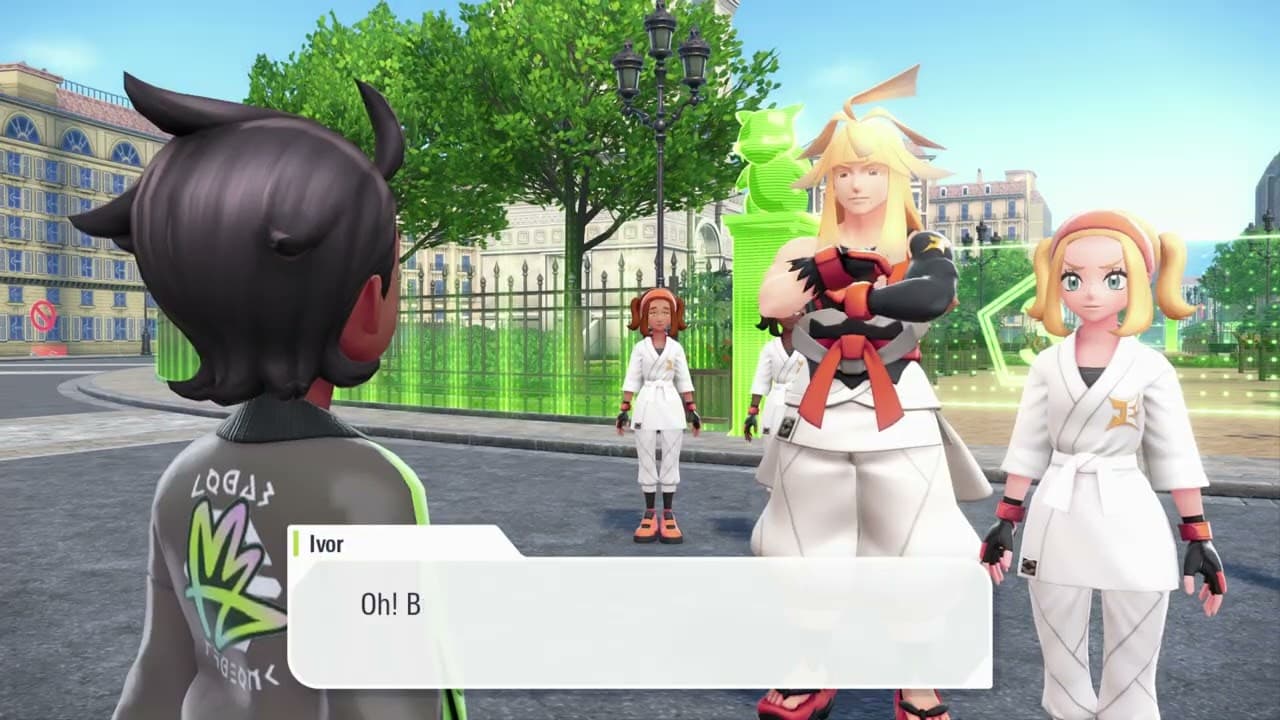This screenshot has width=1280, height=720.
Task: Click the red no-entry sign on the building
Action: (x=40, y=315)
